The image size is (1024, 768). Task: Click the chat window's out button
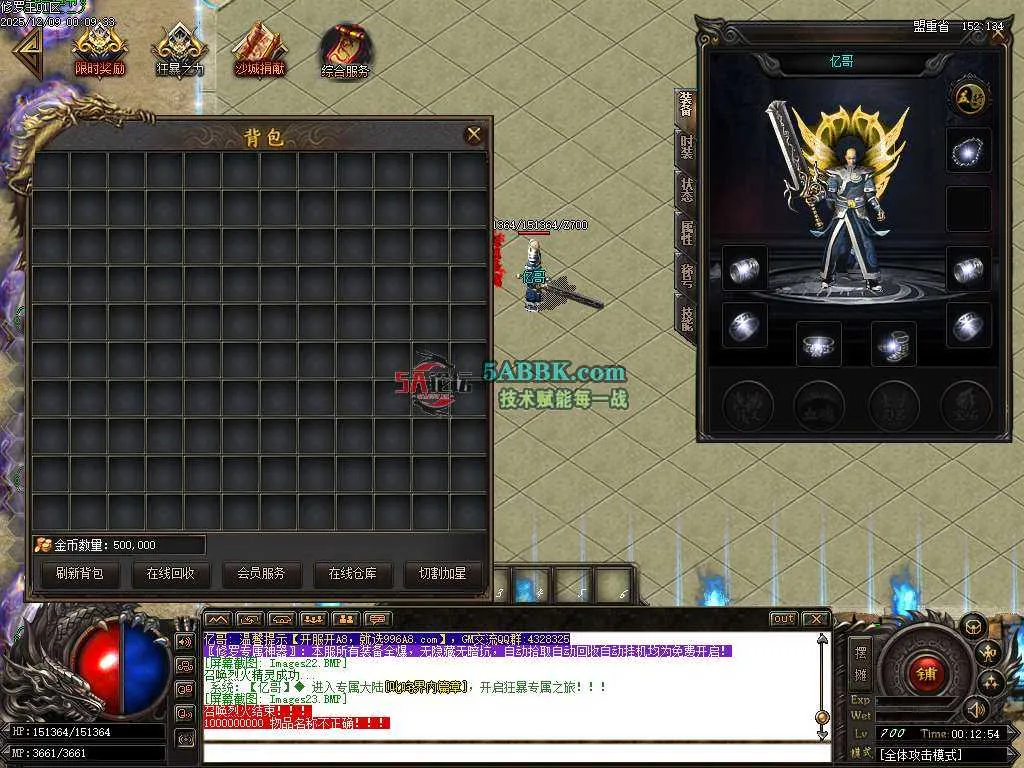click(784, 619)
